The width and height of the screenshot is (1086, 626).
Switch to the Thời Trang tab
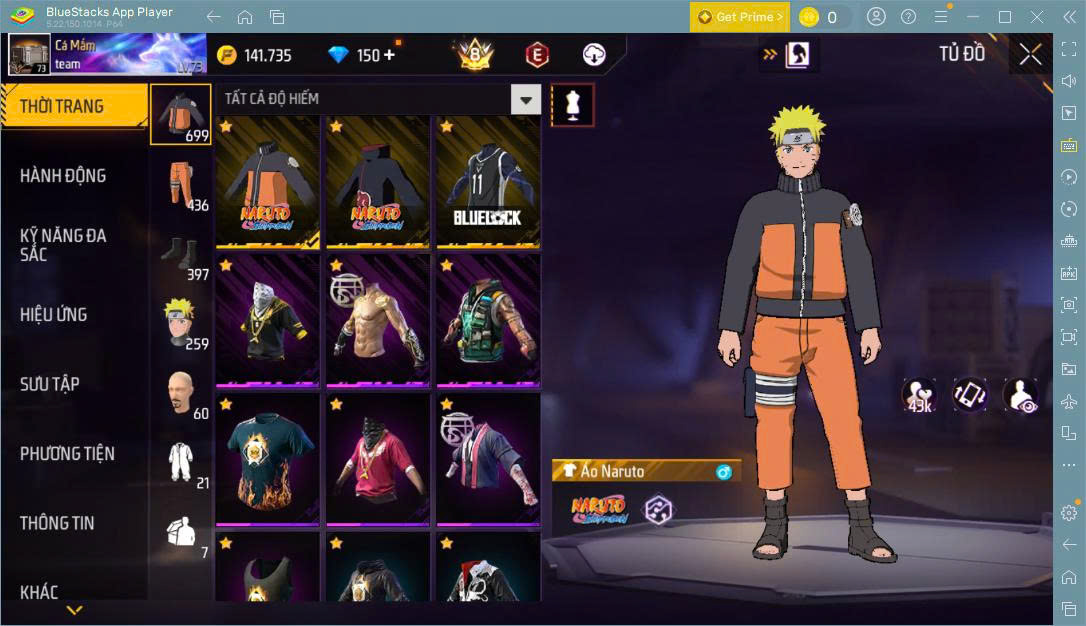click(62, 106)
